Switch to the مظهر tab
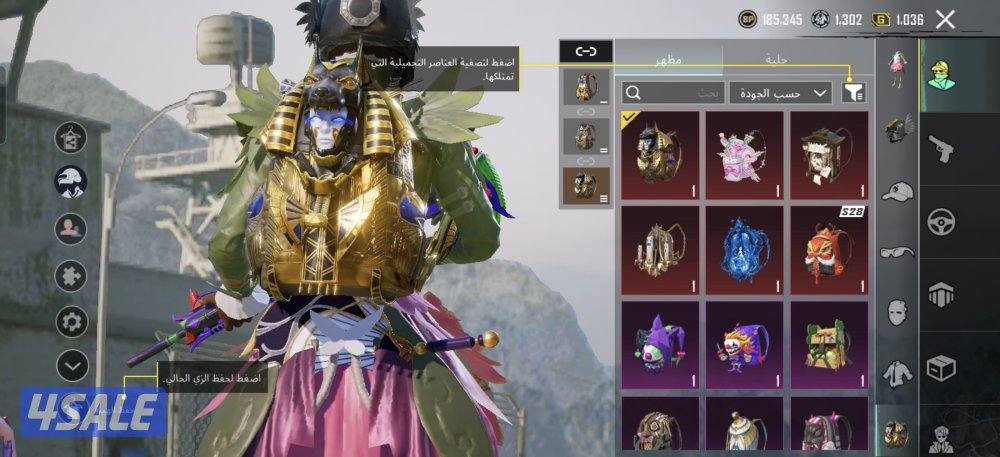 tap(669, 59)
